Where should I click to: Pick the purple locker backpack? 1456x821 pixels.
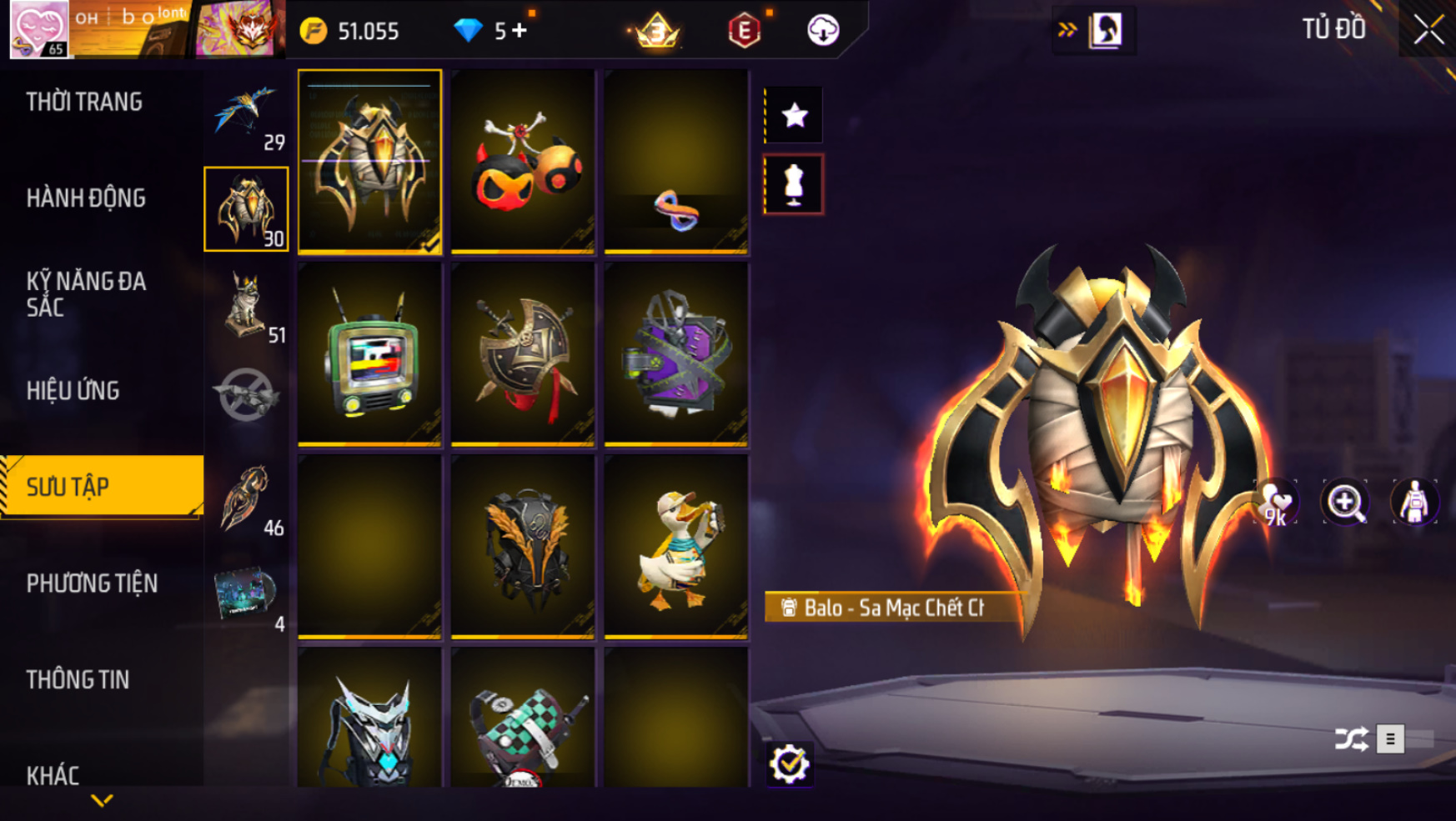tap(676, 354)
